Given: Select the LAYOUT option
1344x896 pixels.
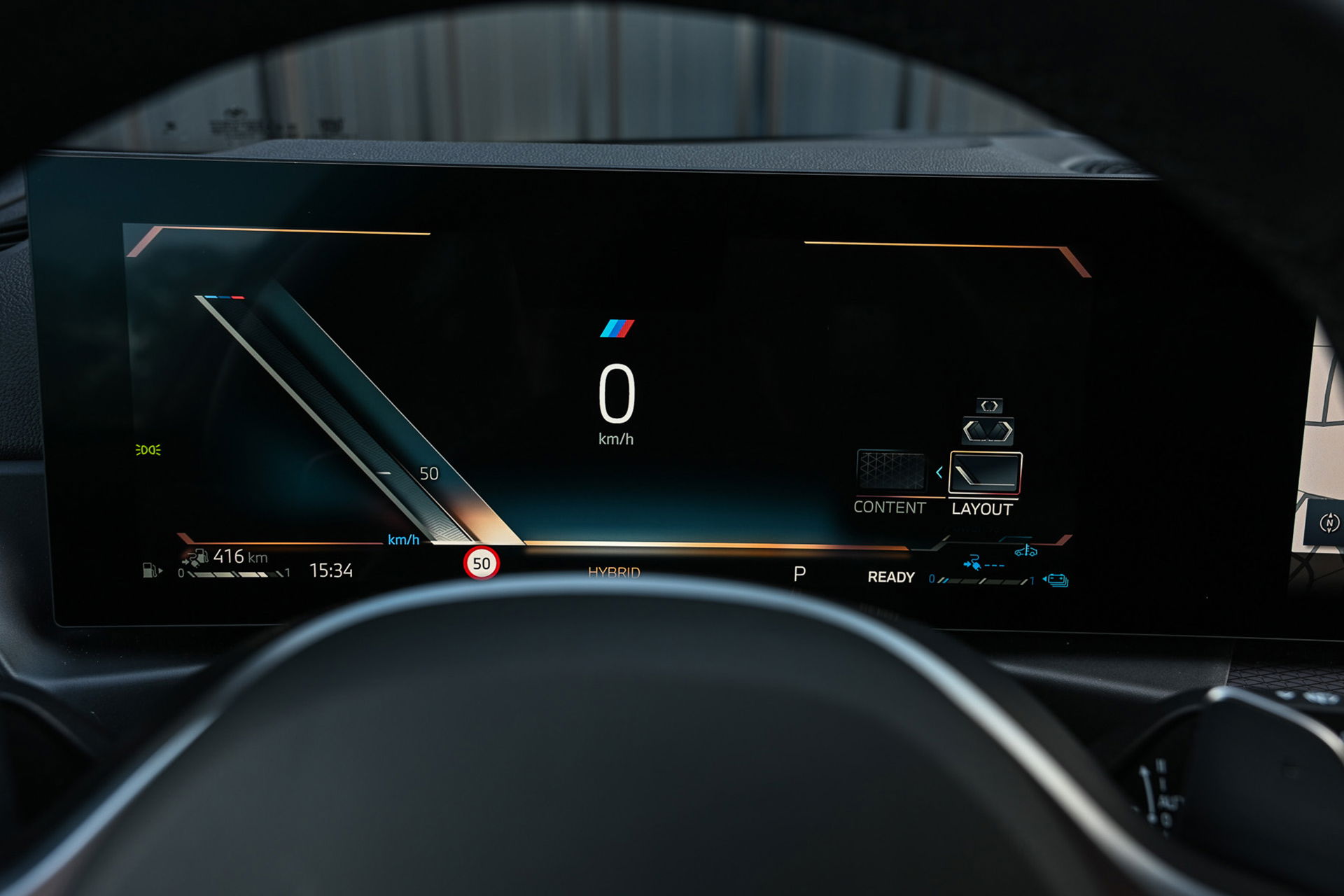Looking at the screenshot, I should 981,510.
